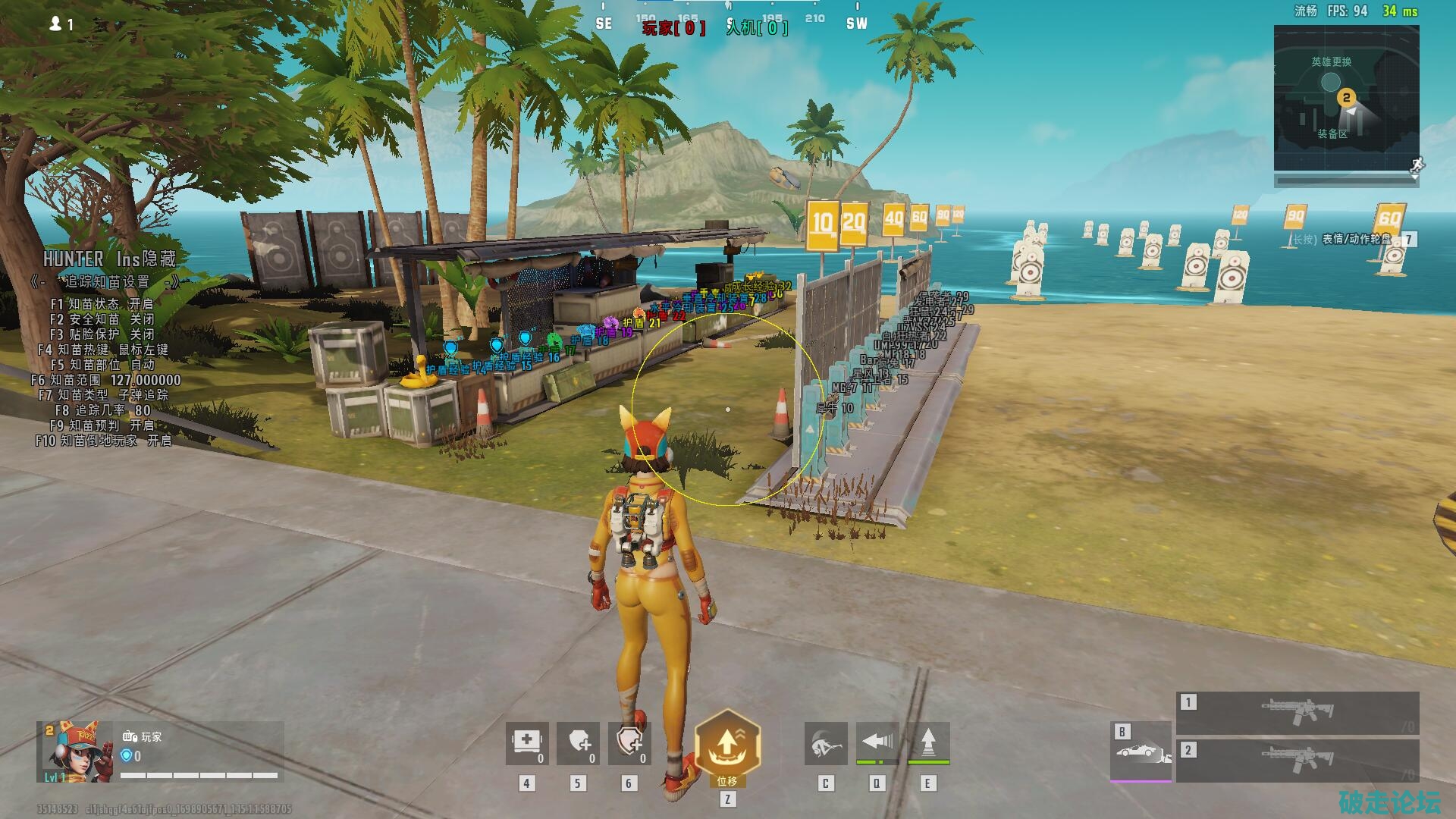Activate the hexagonal 位移 movement ability

pyautogui.click(x=727, y=746)
